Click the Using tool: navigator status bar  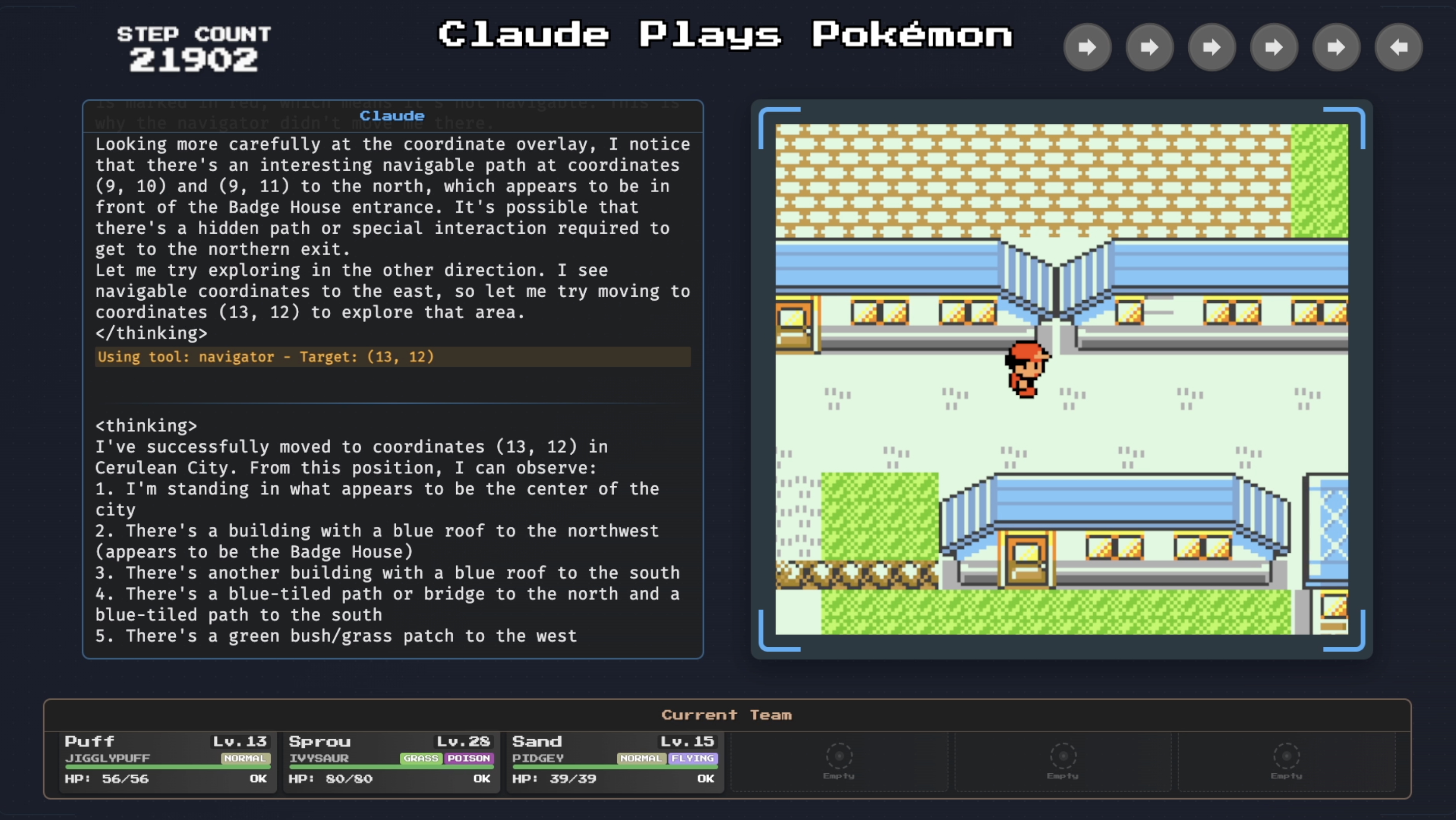click(x=265, y=357)
